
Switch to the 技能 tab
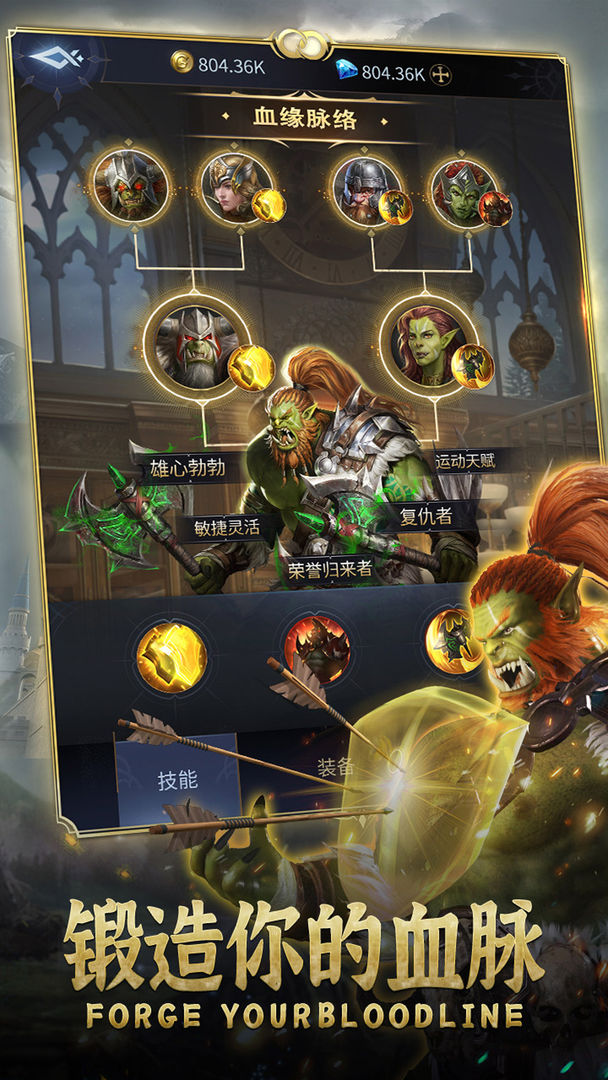tap(178, 781)
